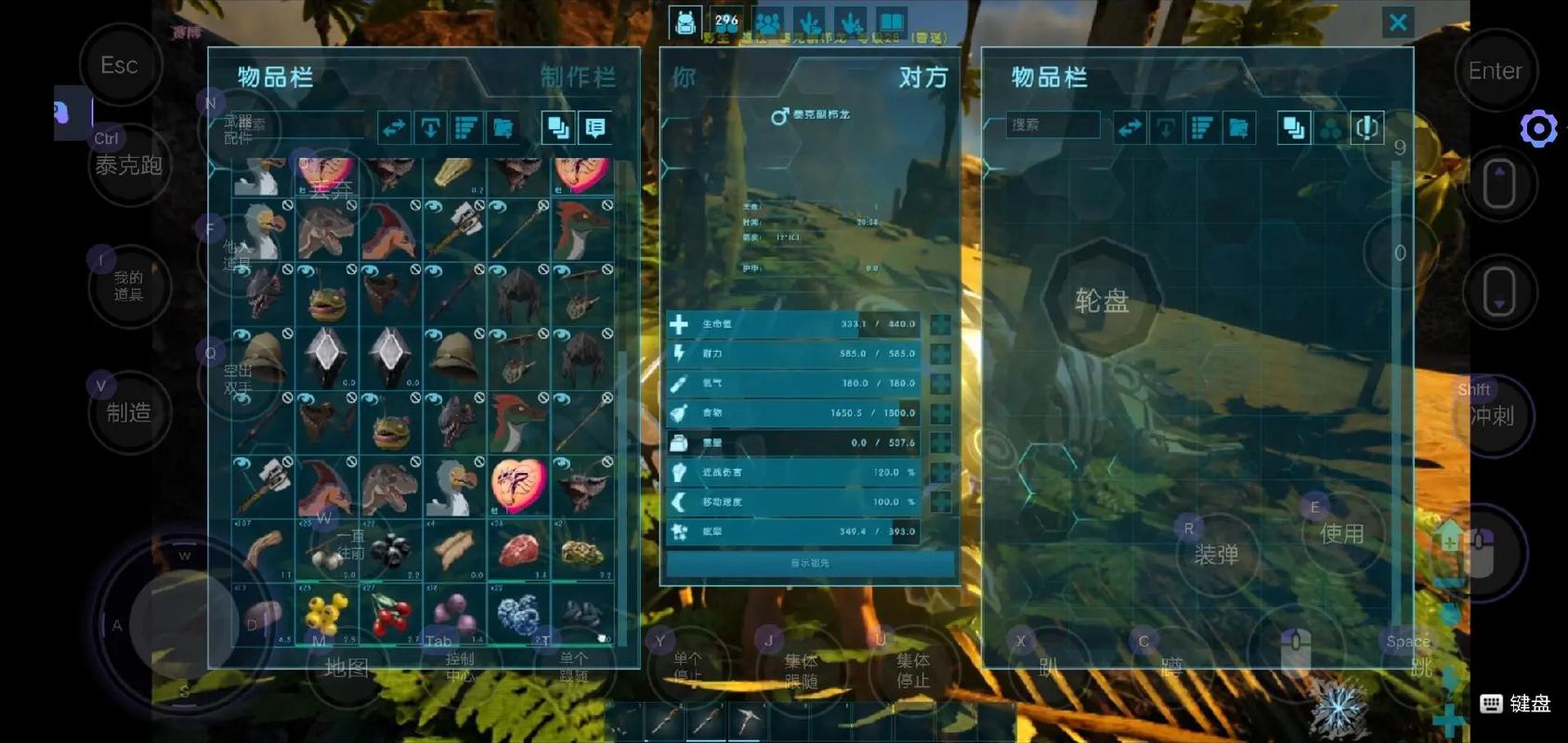
Task: Toggle the exclamation-mark icon in the right inventory toolbar
Action: coord(1366,128)
